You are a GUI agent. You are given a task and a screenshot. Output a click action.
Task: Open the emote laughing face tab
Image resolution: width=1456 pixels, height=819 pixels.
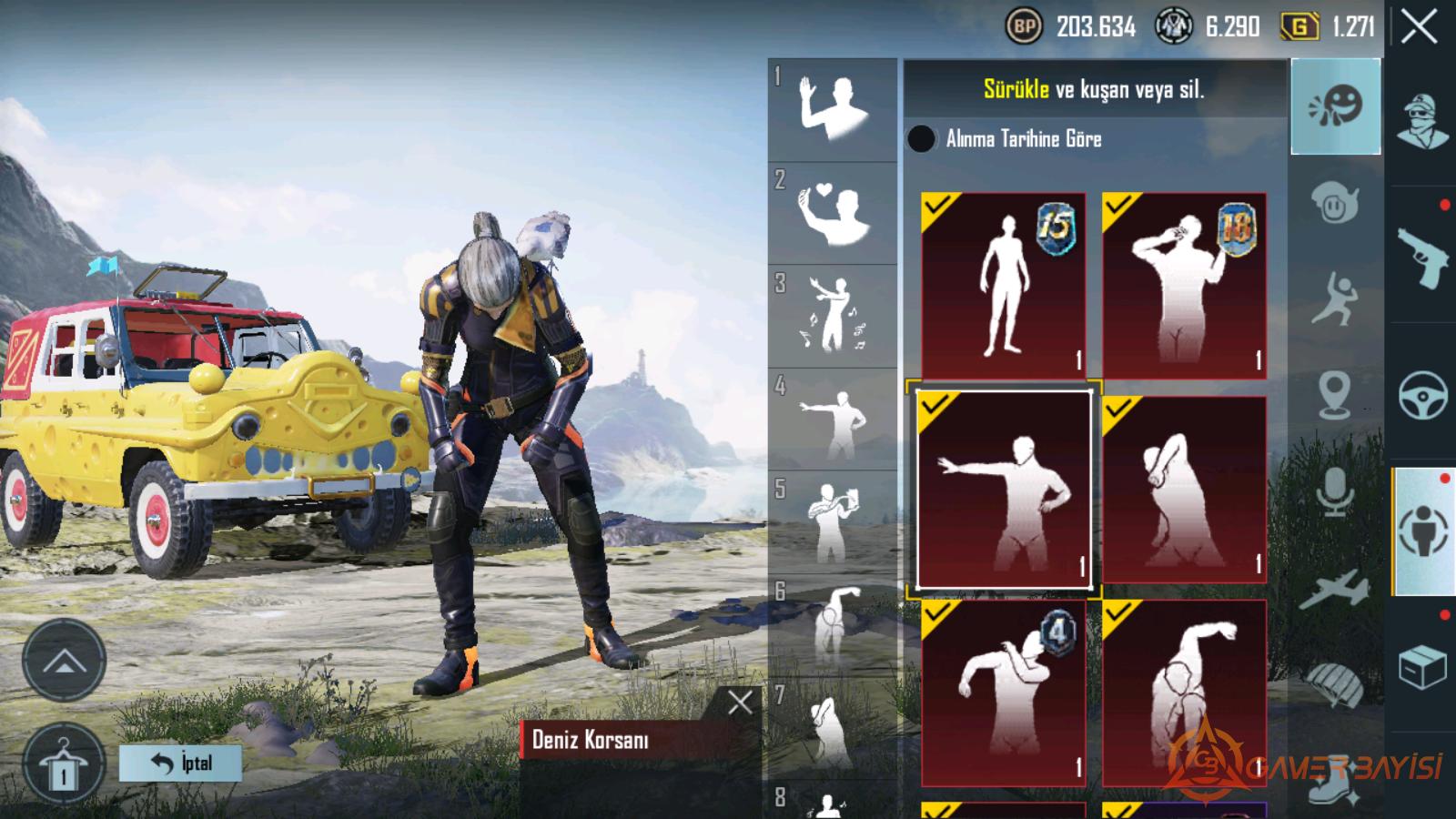[1335, 106]
